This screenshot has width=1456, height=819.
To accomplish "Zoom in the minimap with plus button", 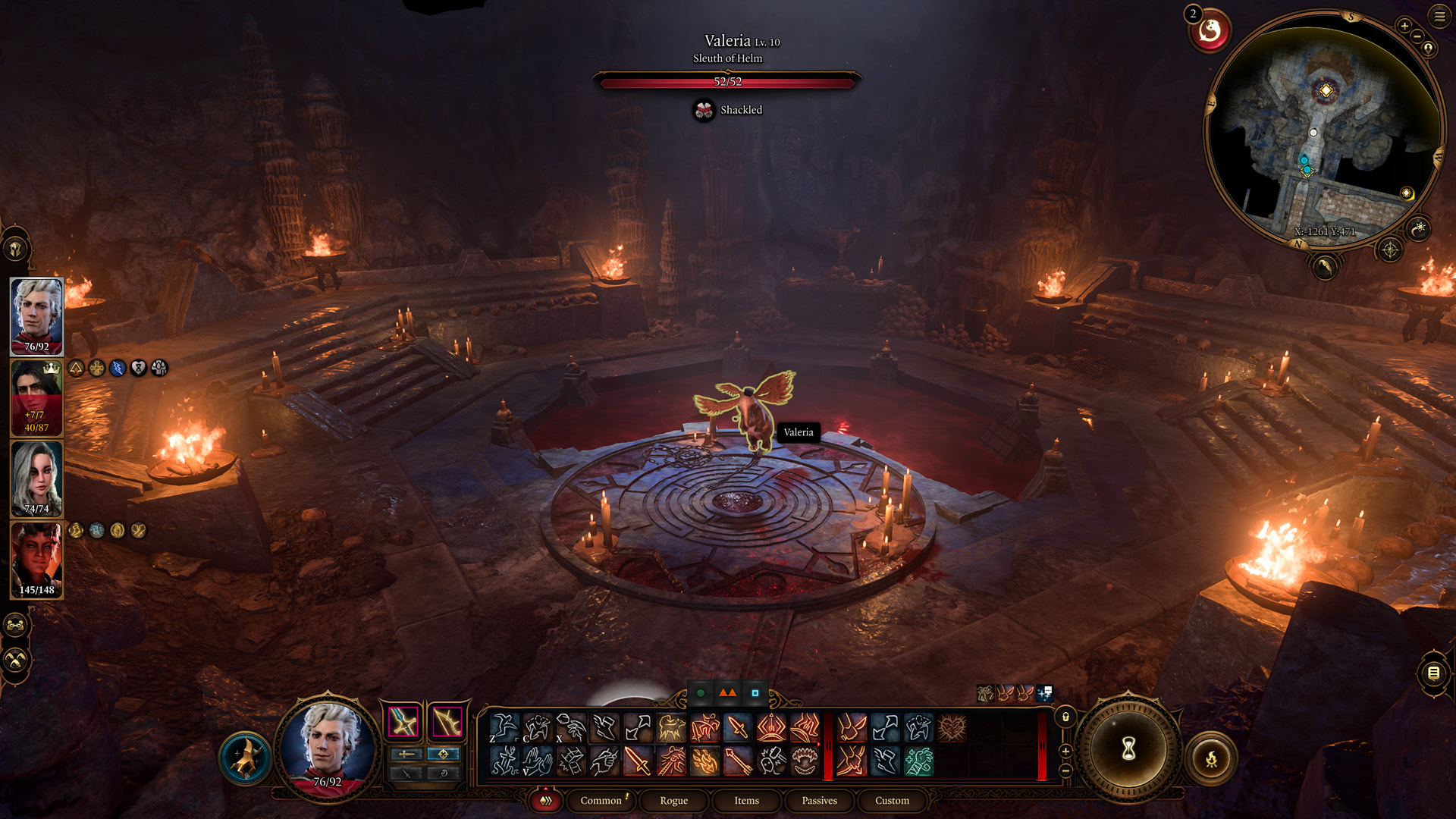I will [1404, 26].
